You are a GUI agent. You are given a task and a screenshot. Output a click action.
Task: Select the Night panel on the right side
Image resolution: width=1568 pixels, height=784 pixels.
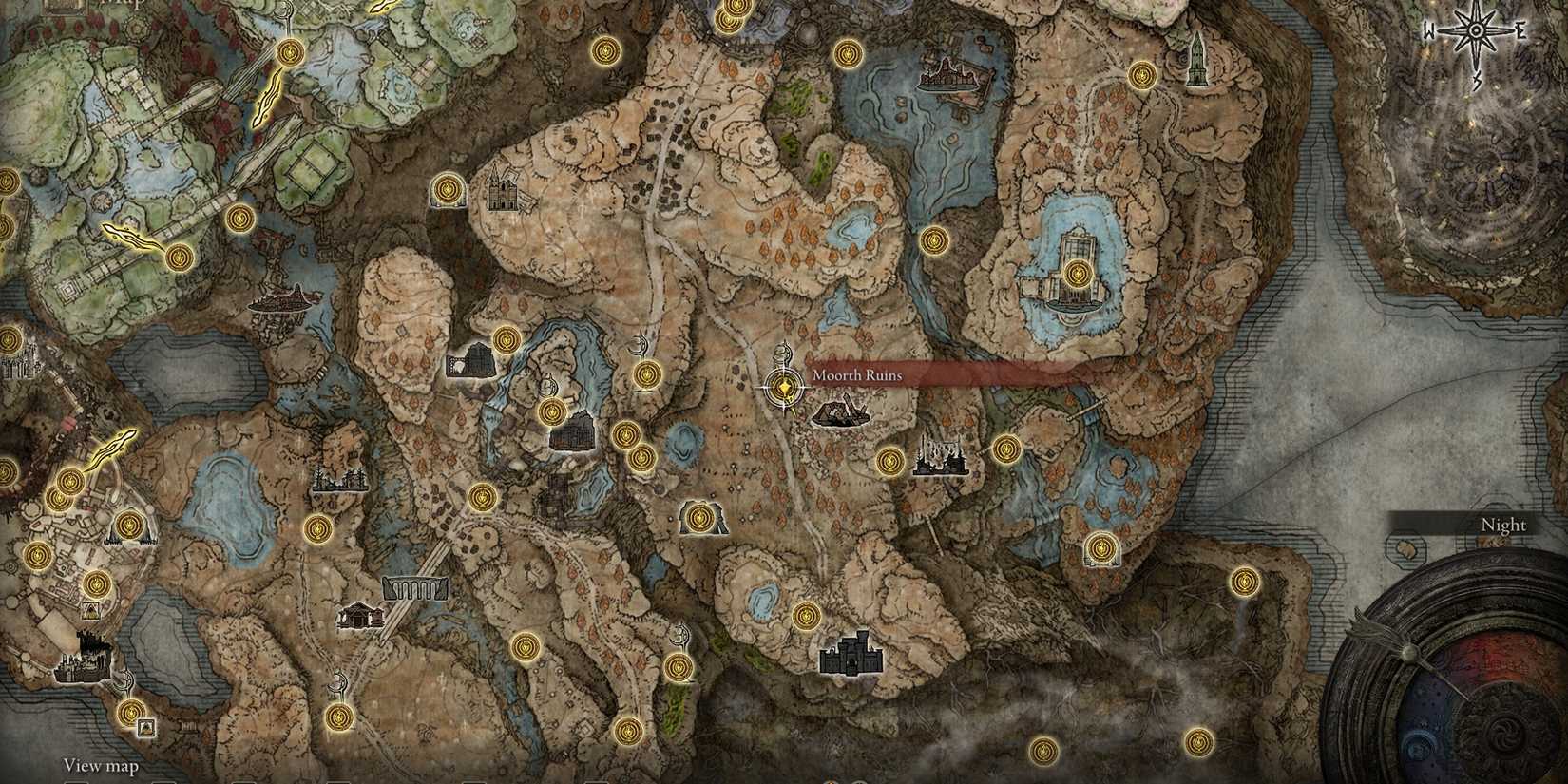pyautogui.click(x=1503, y=525)
